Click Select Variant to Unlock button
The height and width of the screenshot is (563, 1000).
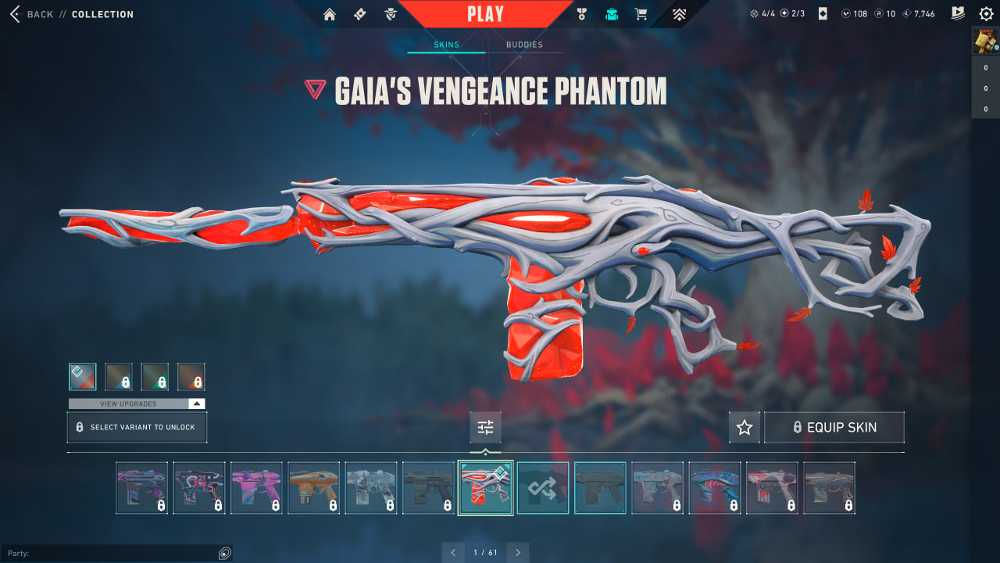click(x=137, y=427)
